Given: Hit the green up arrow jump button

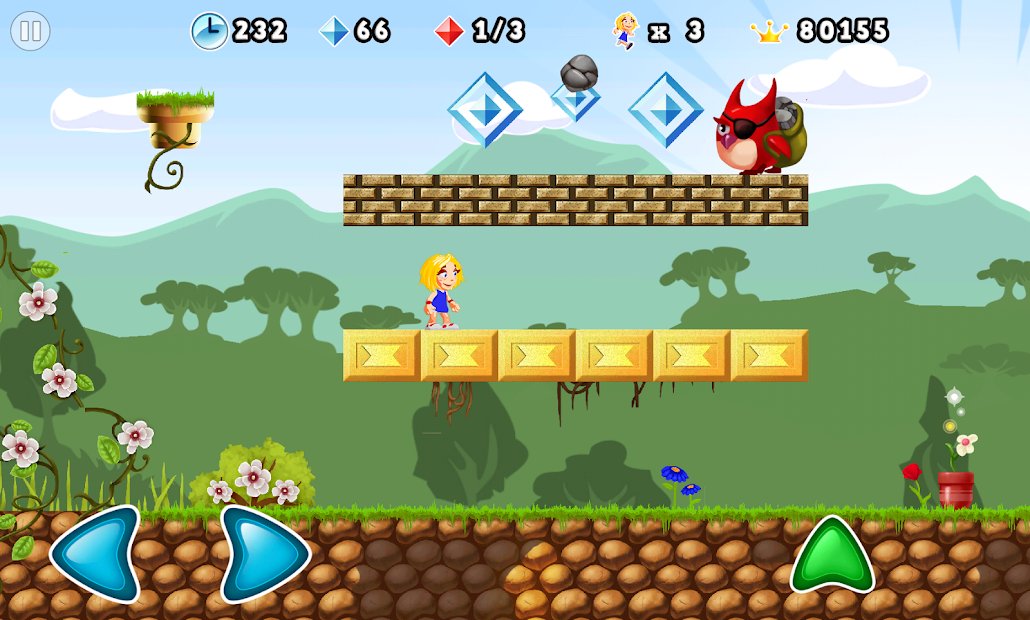Looking at the screenshot, I should coord(832,557).
